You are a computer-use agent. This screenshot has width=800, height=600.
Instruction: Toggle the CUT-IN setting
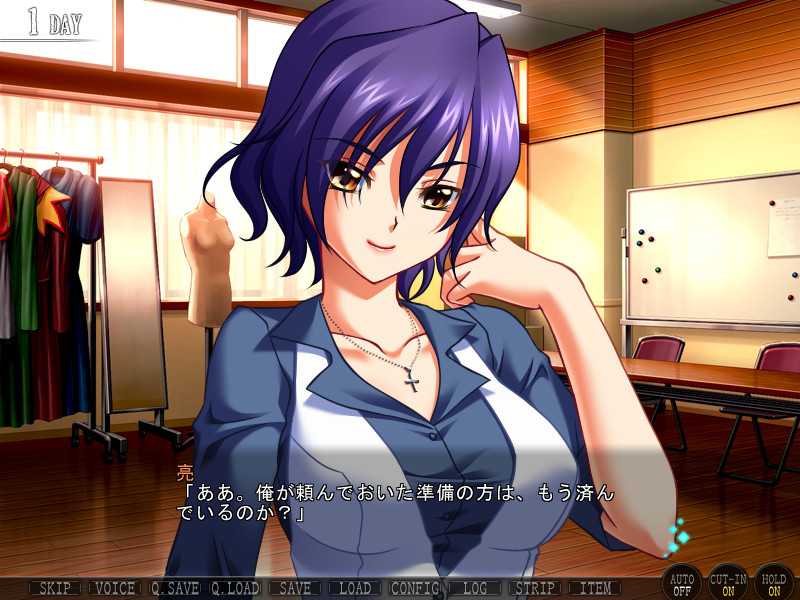[728, 582]
